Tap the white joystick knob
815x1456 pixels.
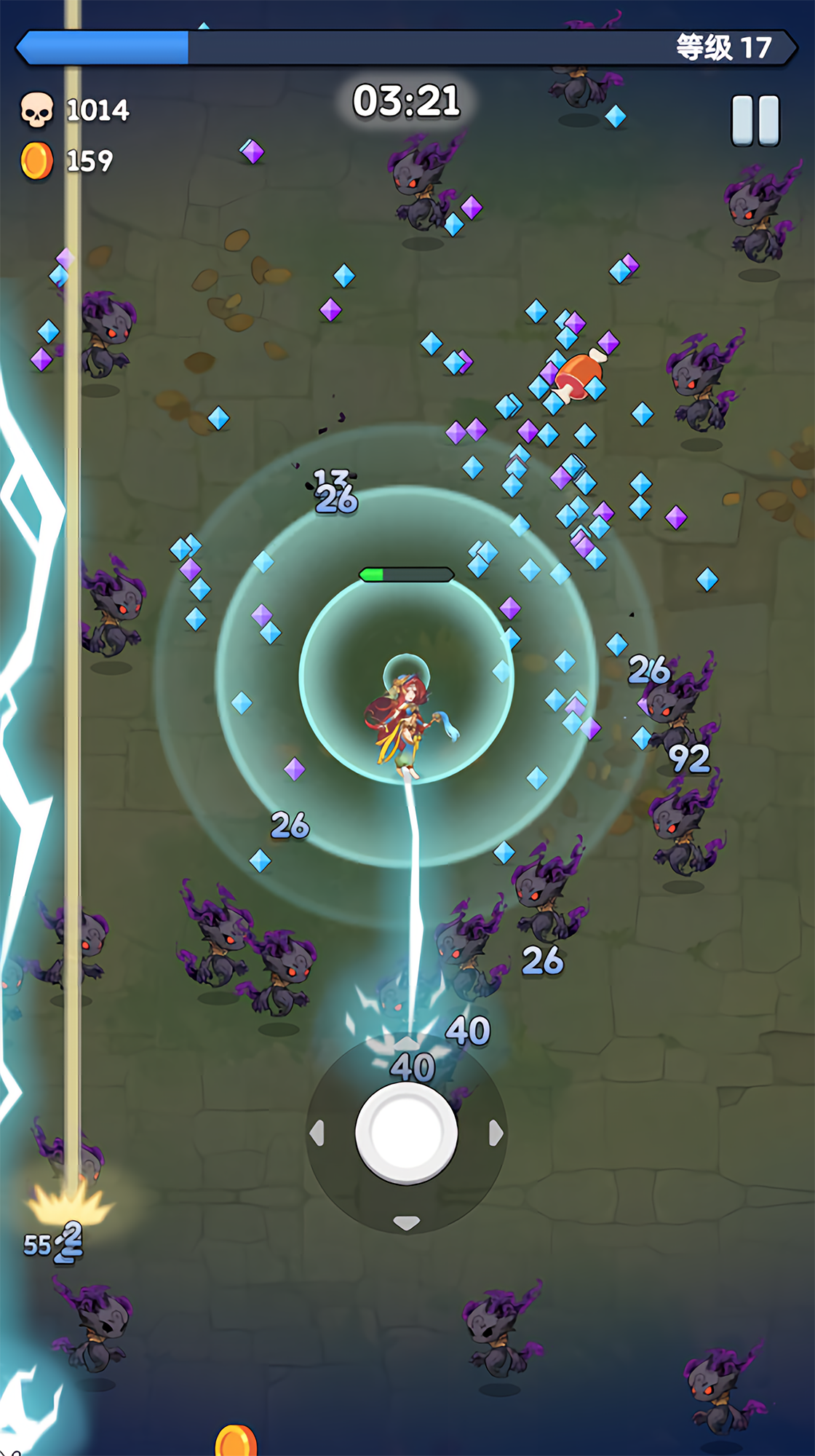pos(406,1133)
